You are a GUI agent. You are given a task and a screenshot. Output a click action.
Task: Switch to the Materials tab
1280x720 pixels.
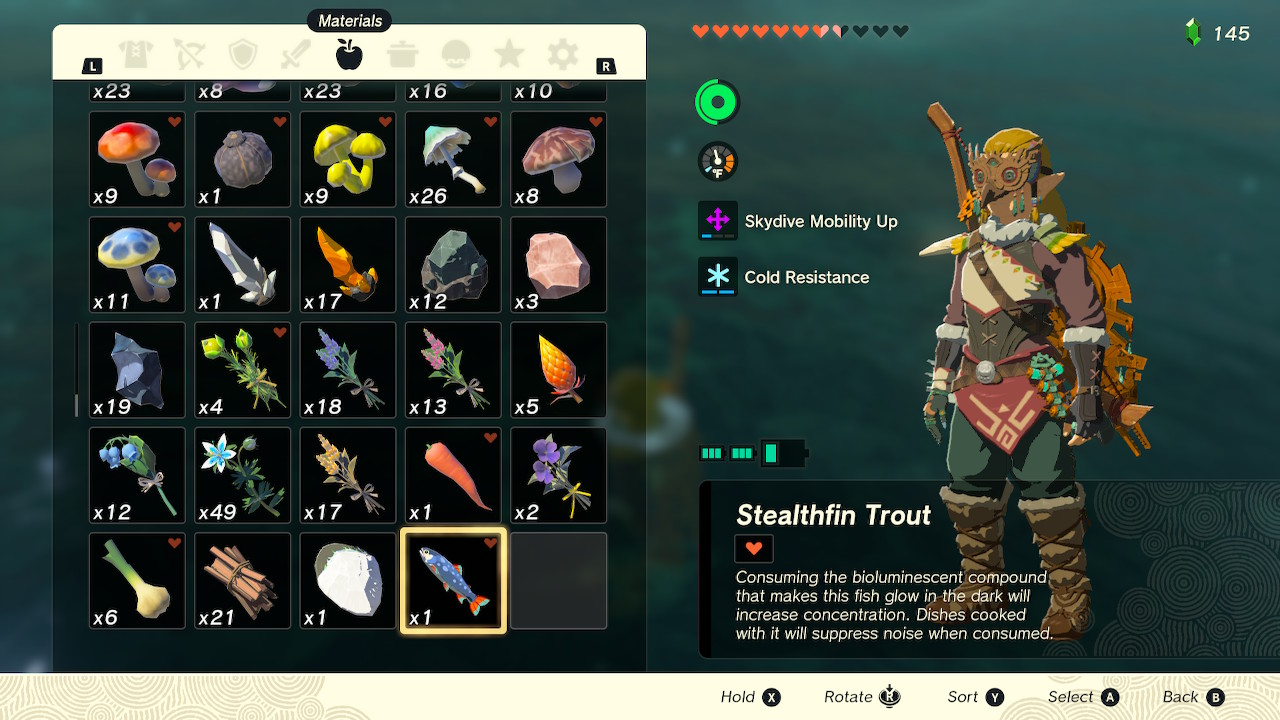[x=349, y=55]
